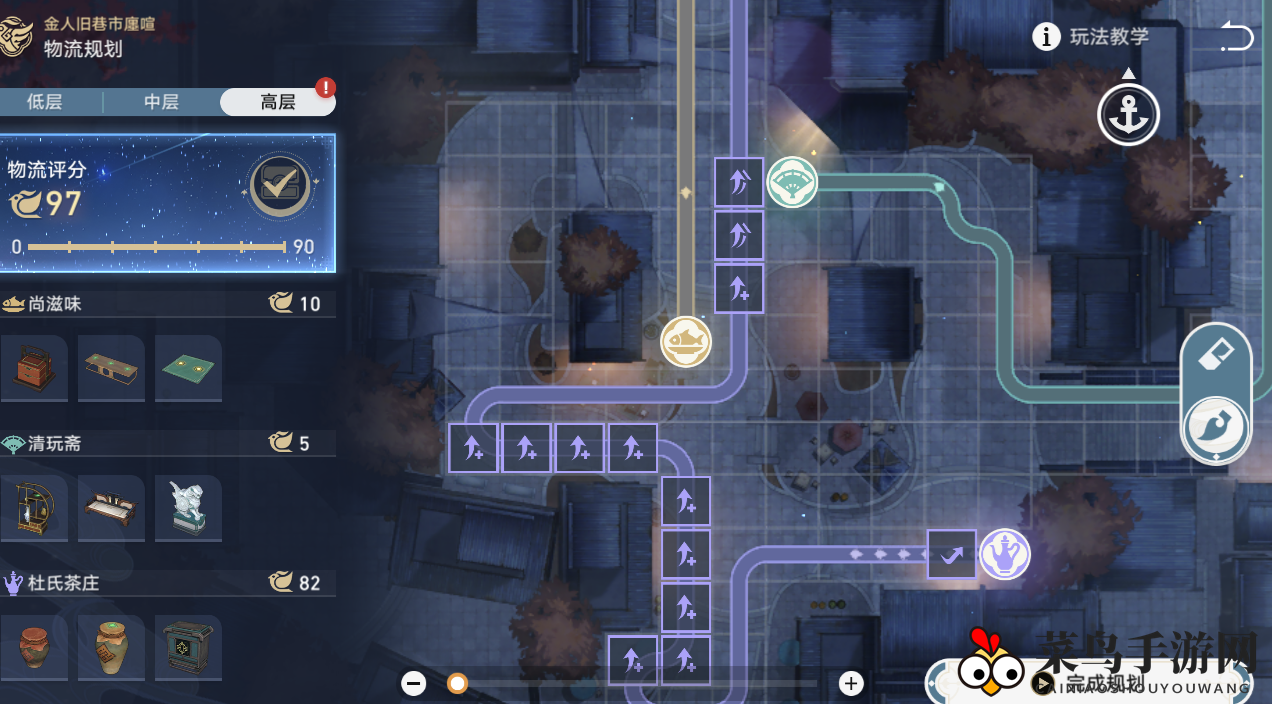Select the red clay jar item

[34, 648]
